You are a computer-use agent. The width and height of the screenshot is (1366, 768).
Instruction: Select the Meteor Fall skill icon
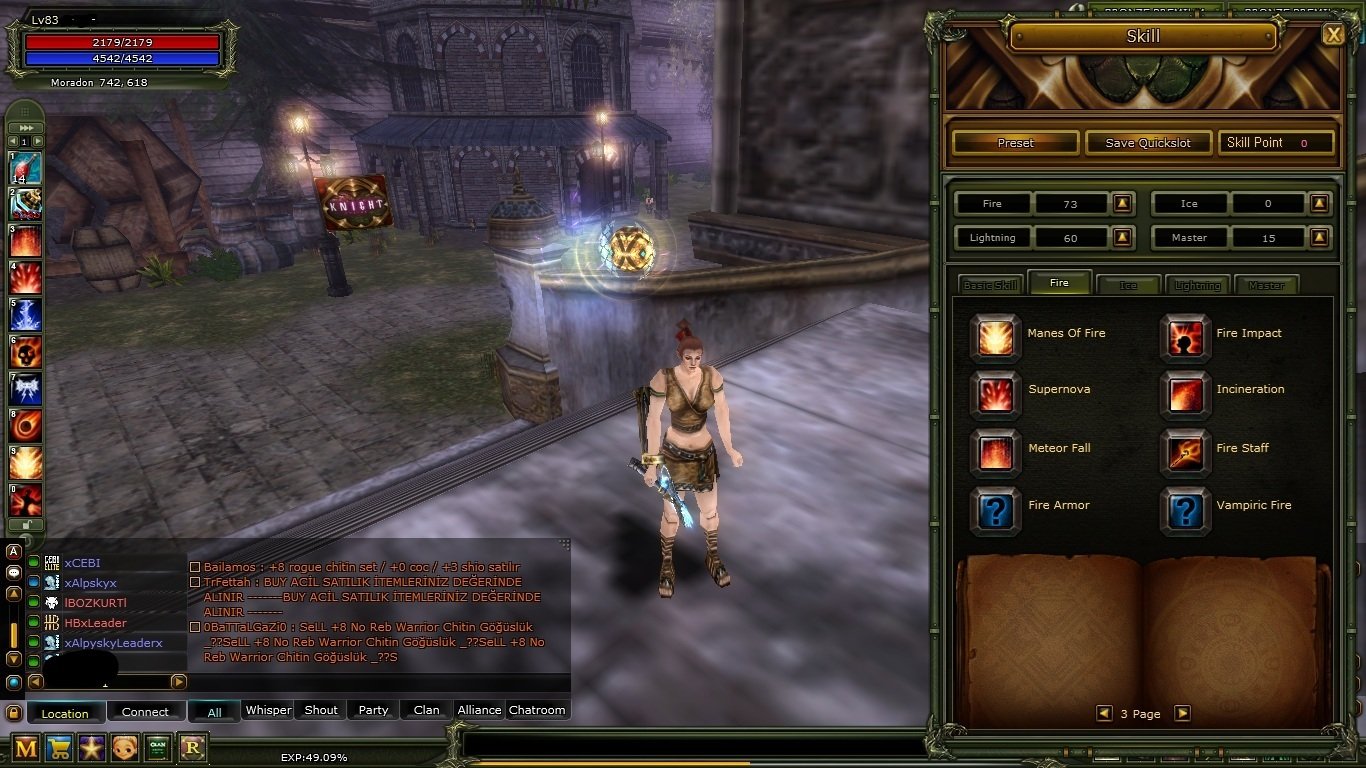tap(995, 451)
